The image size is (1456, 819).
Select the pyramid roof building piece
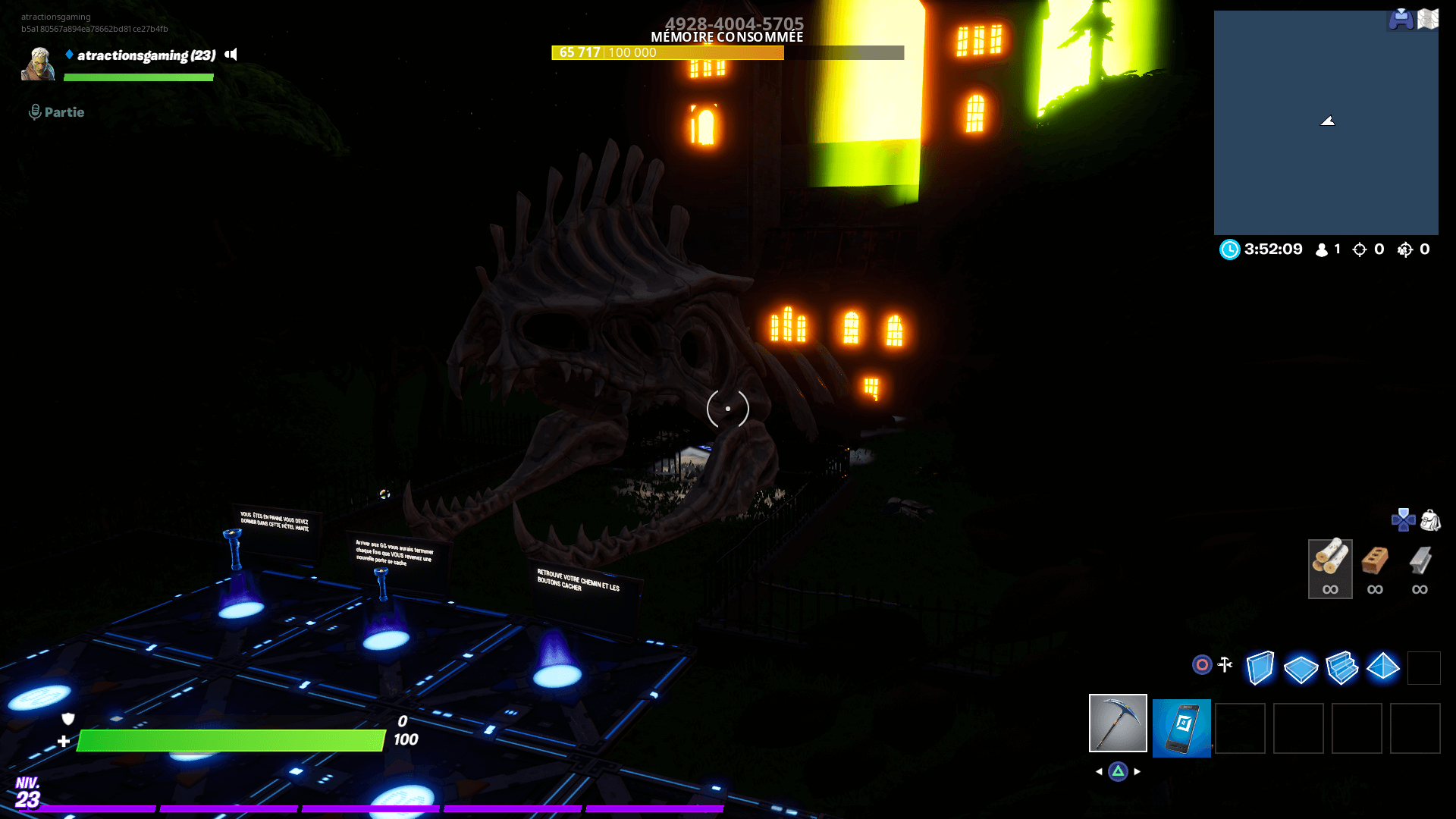1382,667
